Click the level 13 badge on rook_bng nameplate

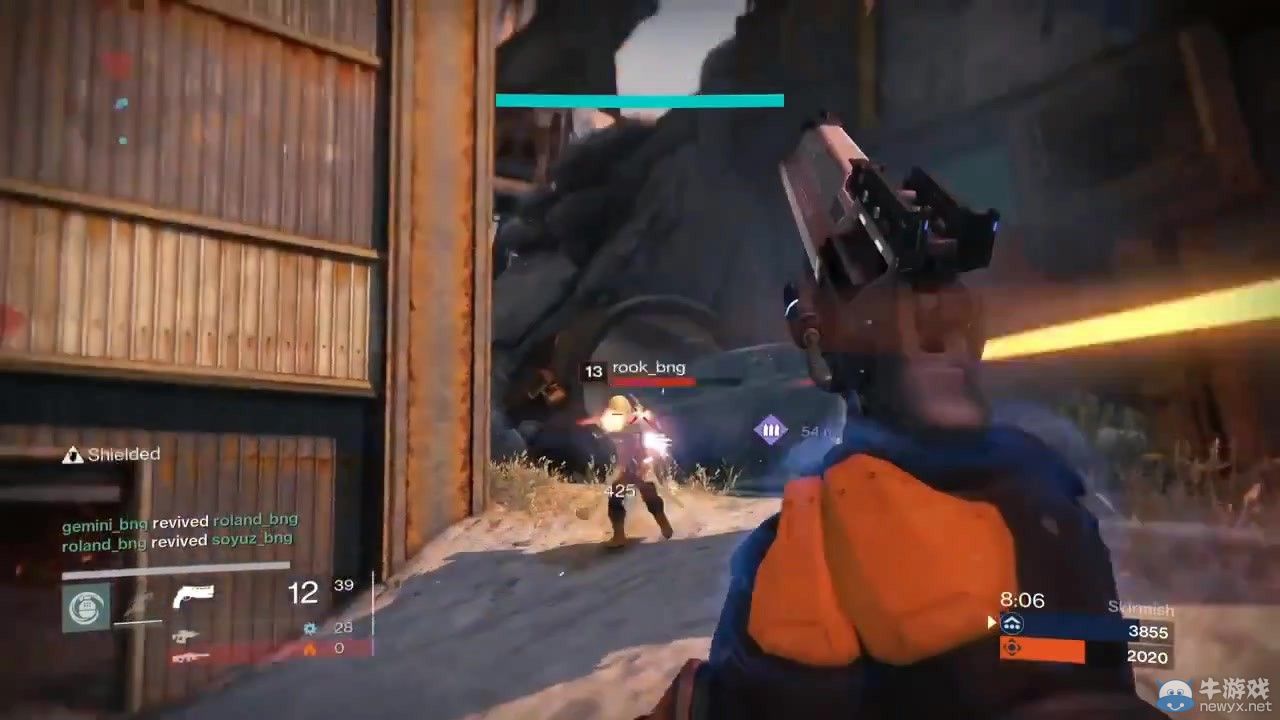pyautogui.click(x=593, y=368)
